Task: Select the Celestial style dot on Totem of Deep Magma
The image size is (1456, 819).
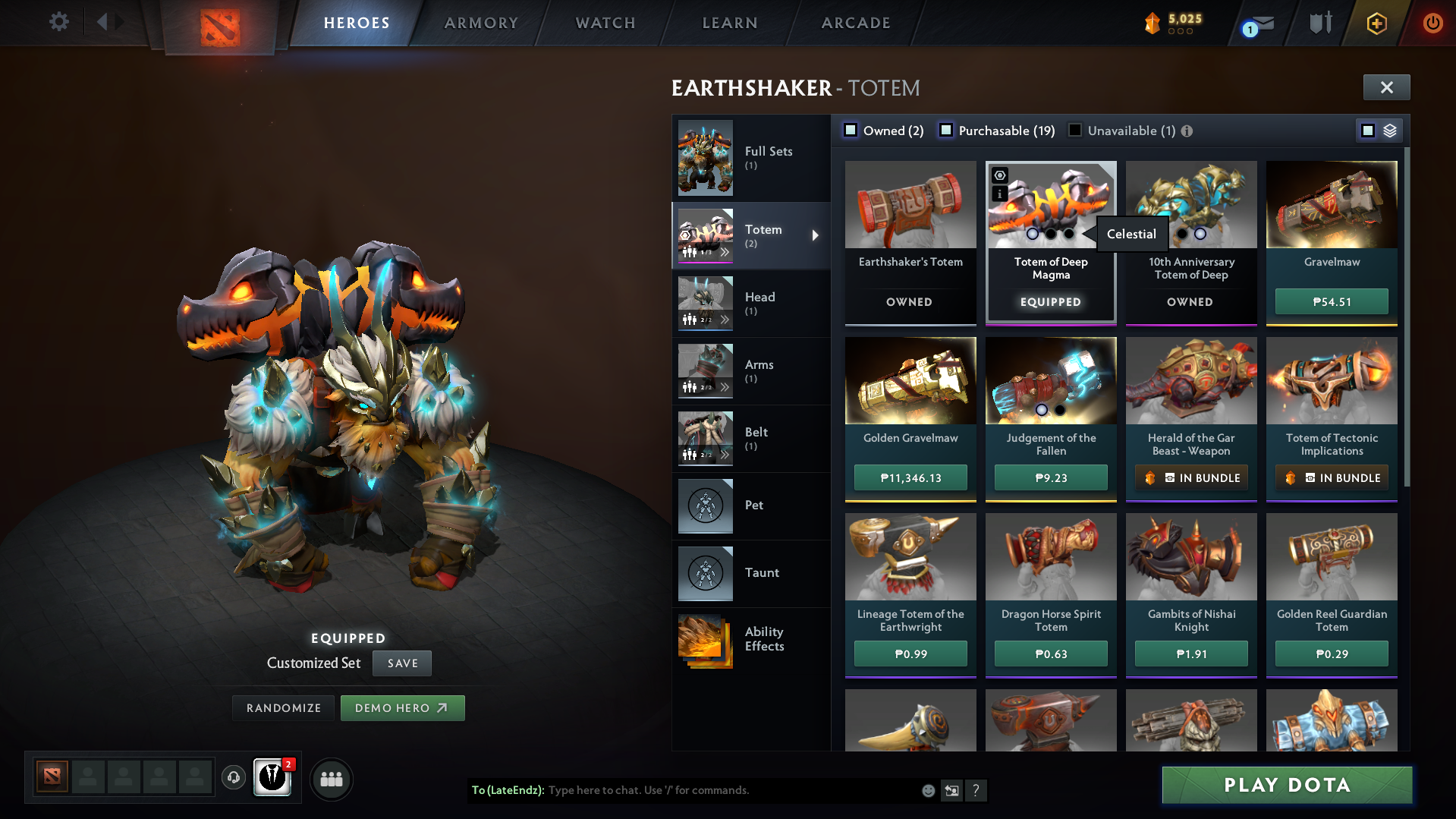Action: click(1070, 234)
